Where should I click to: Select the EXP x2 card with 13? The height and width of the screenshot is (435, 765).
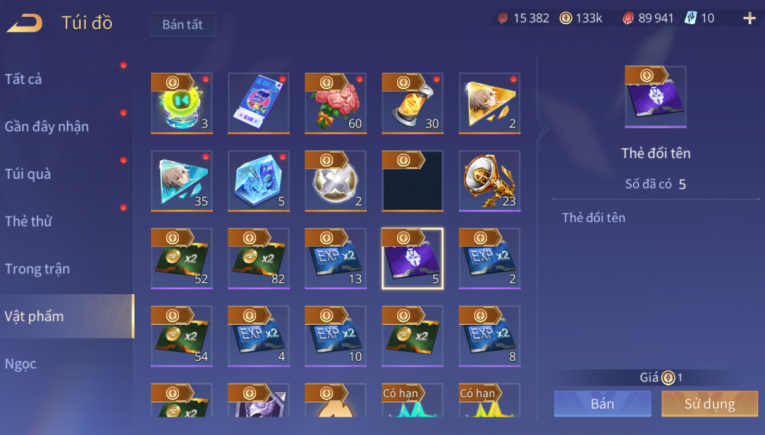[x=336, y=257]
